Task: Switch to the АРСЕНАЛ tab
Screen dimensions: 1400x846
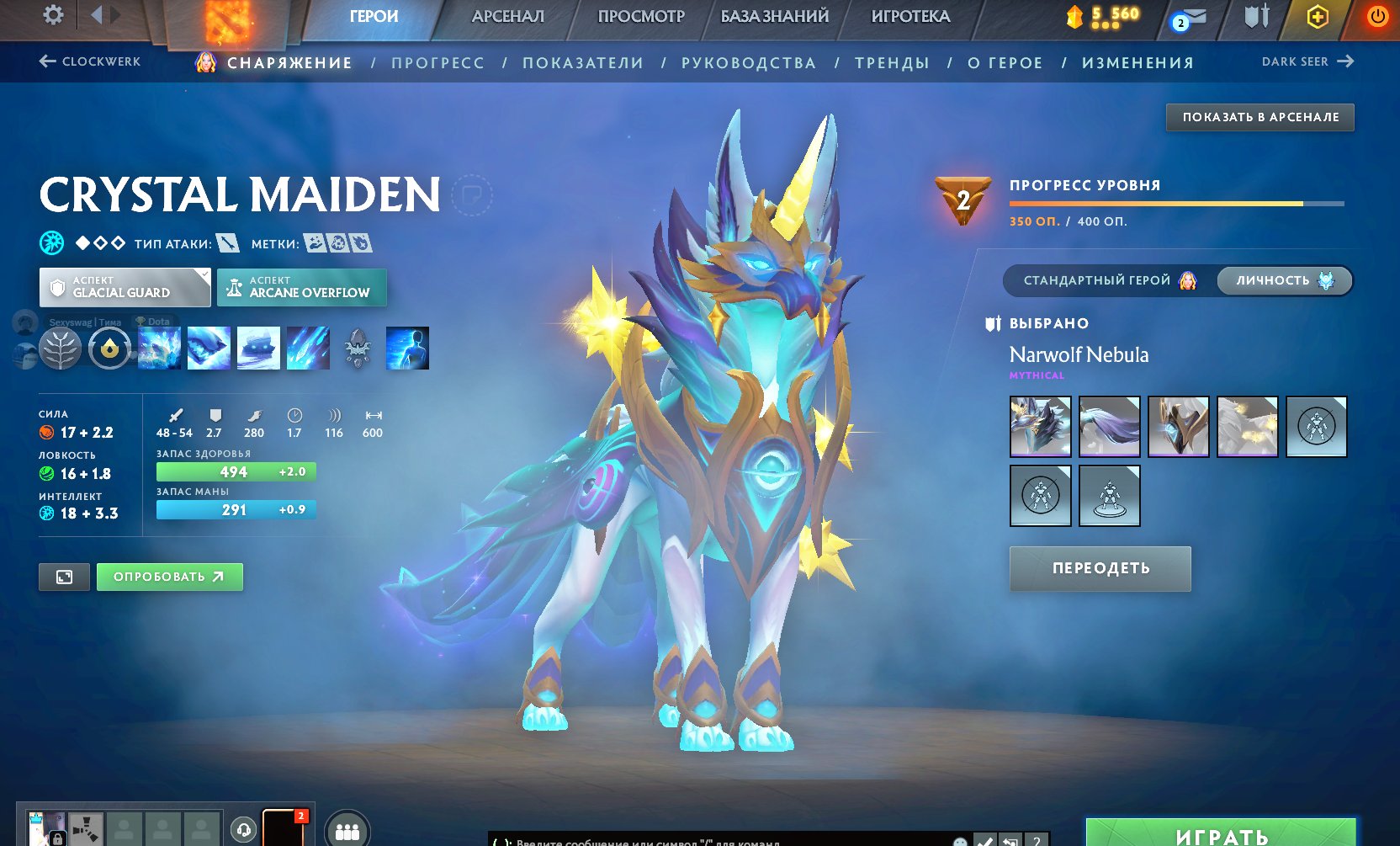Action: (x=508, y=15)
